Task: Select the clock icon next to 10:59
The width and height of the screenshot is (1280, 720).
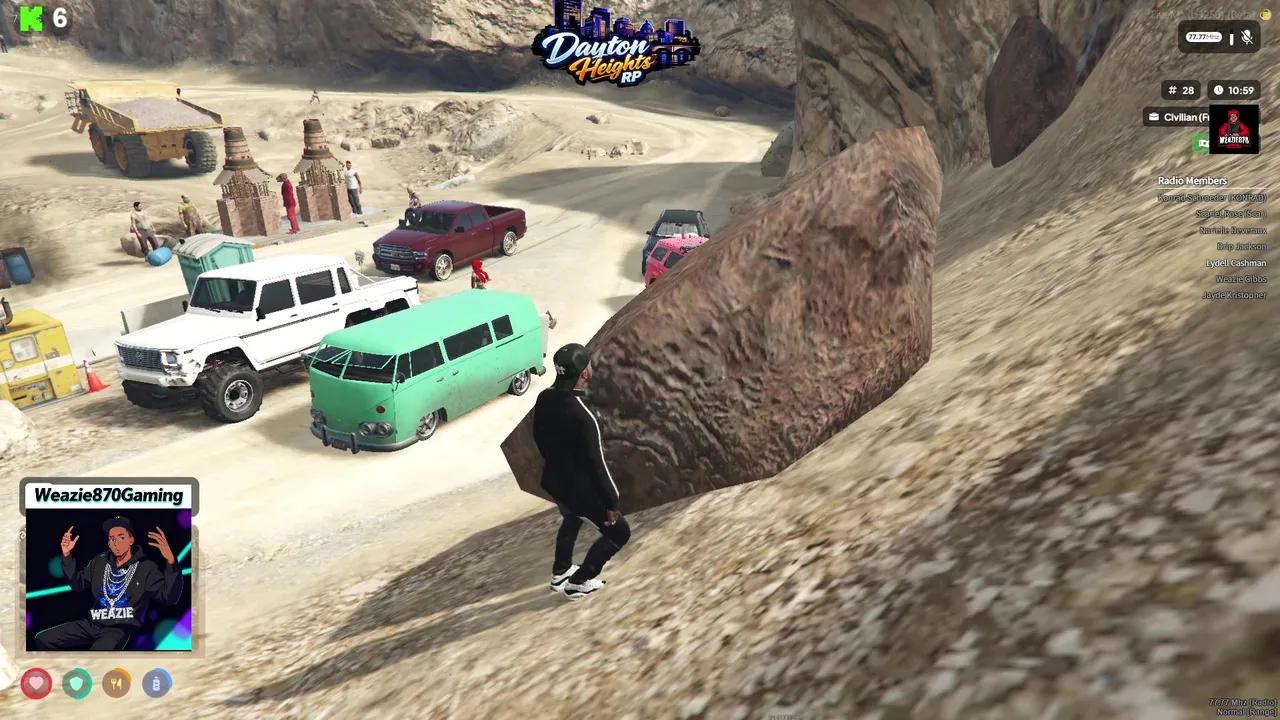Action: 1219,89
